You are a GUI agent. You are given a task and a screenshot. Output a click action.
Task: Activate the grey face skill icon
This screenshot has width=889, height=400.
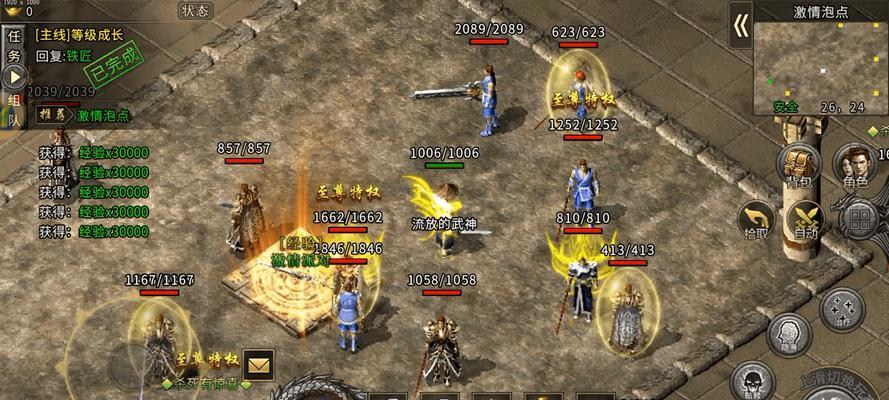787,334
